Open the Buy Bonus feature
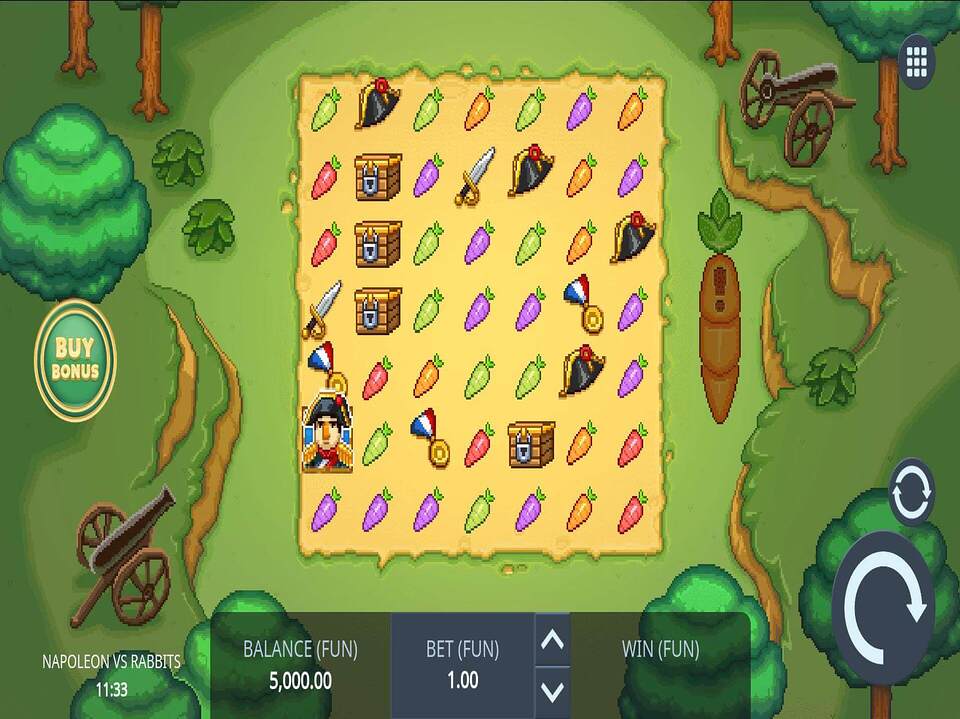Image resolution: width=960 pixels, height=719 pixels. click(x=75, y=360)
